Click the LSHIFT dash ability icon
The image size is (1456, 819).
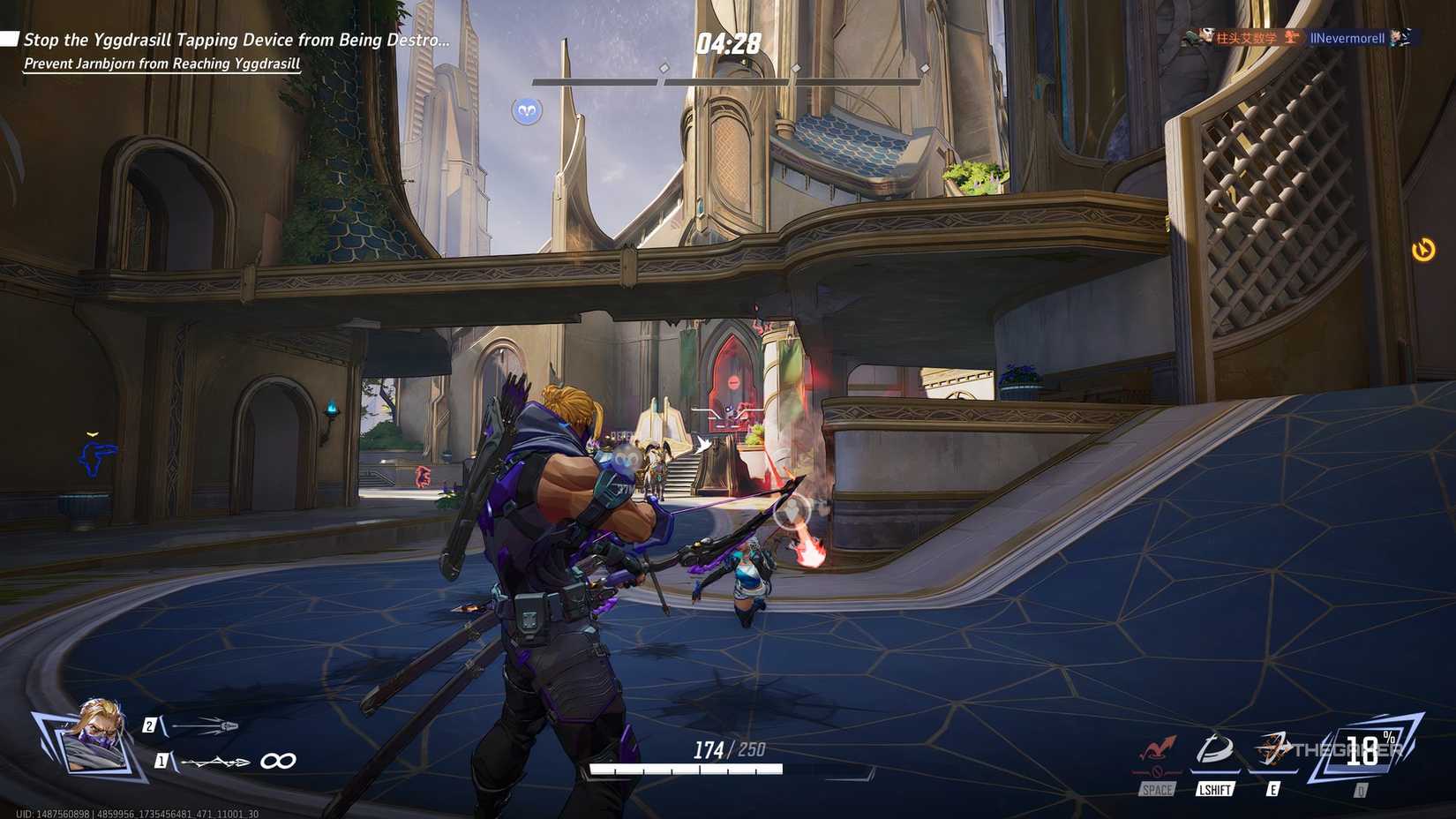1215,748
